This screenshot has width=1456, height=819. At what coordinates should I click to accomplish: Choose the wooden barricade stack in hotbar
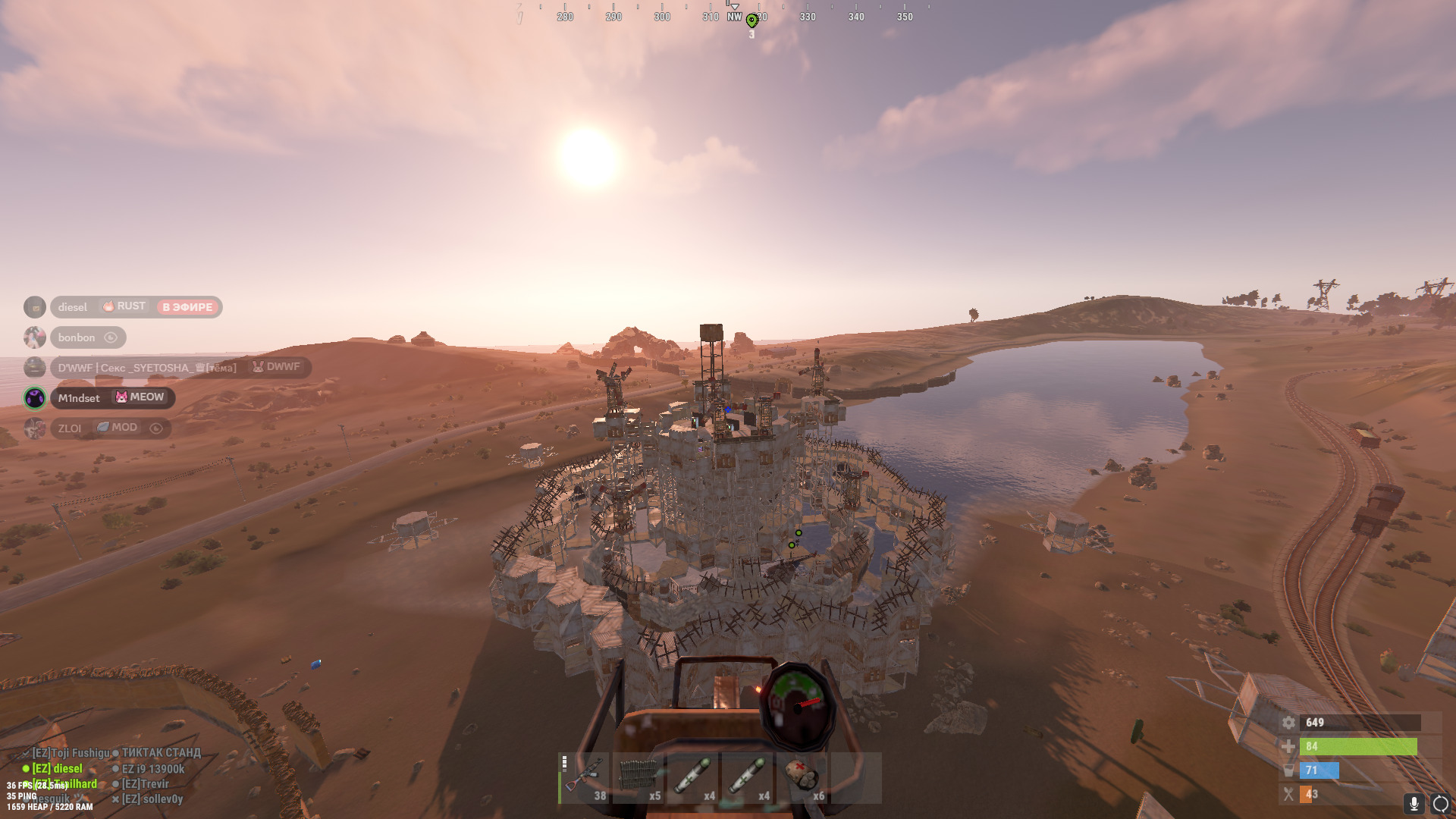coord(639,778)
